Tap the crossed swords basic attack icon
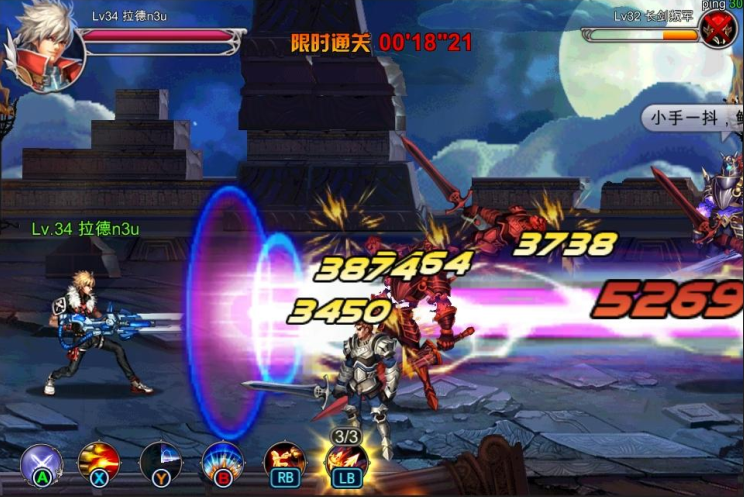 (x=42, y=462)
